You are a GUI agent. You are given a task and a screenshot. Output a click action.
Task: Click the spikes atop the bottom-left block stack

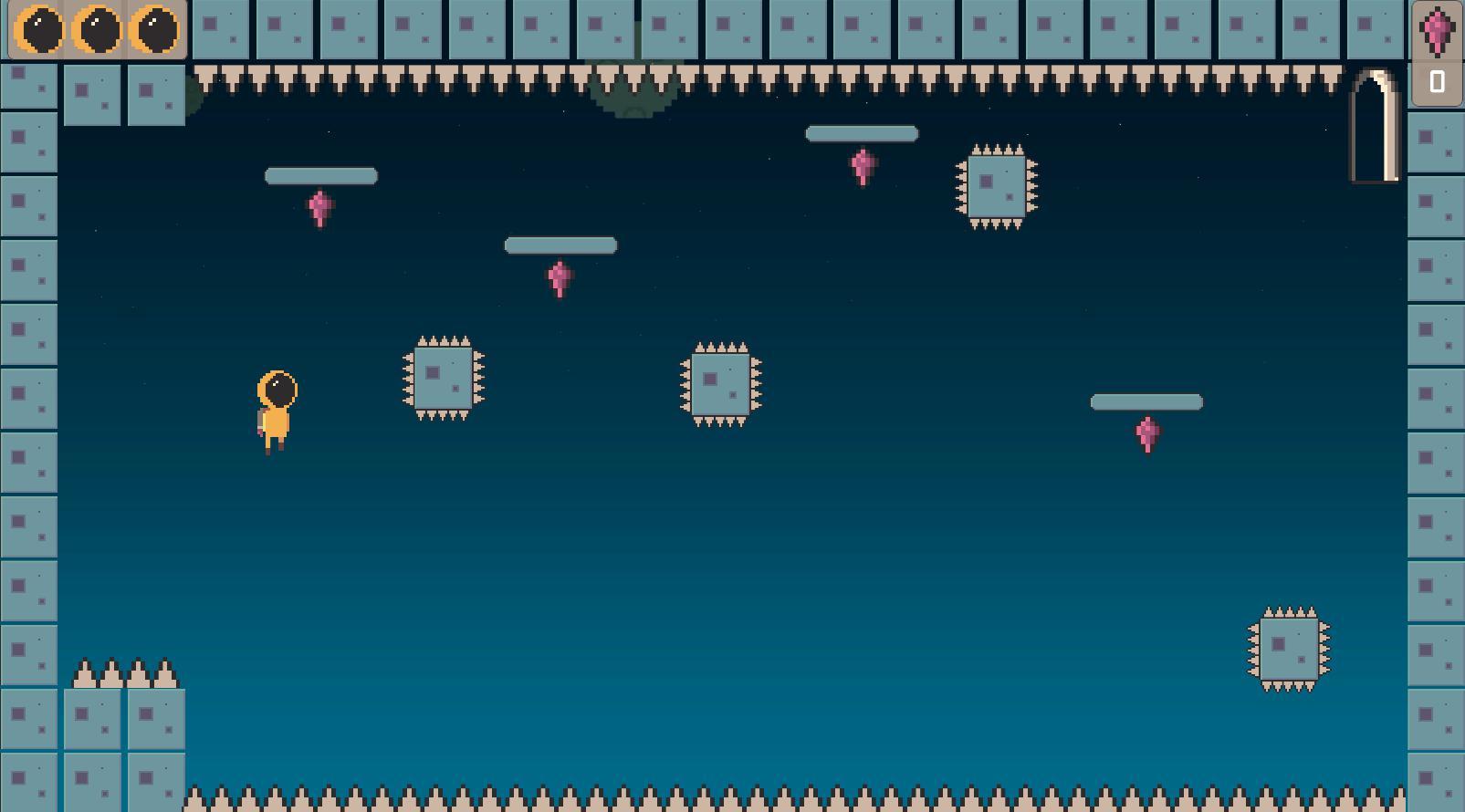[x=124, y=672]
